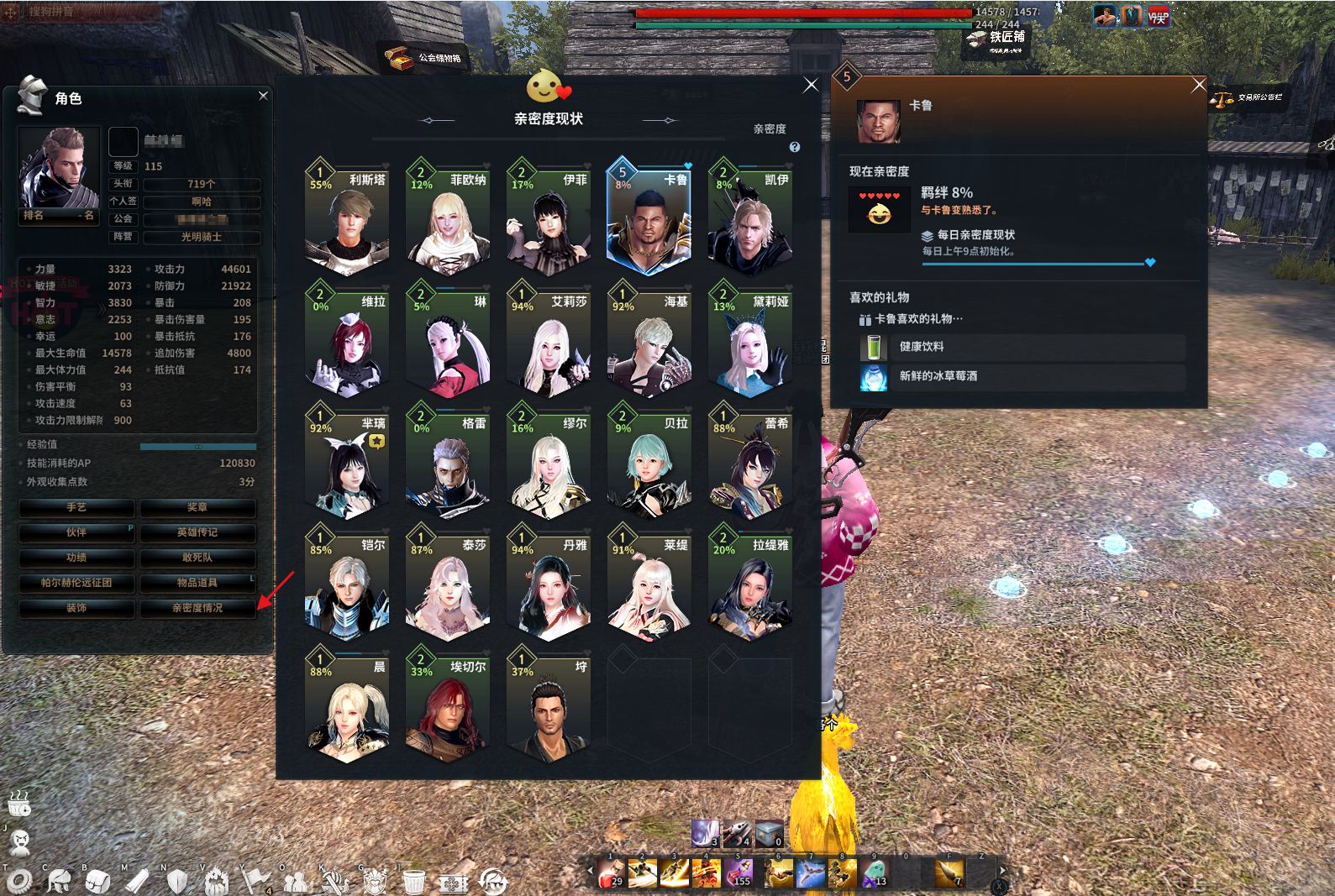Close the 卡鲁 detail panel
This screenshot has height=896, width=1335.
(x=1199, y=85)
